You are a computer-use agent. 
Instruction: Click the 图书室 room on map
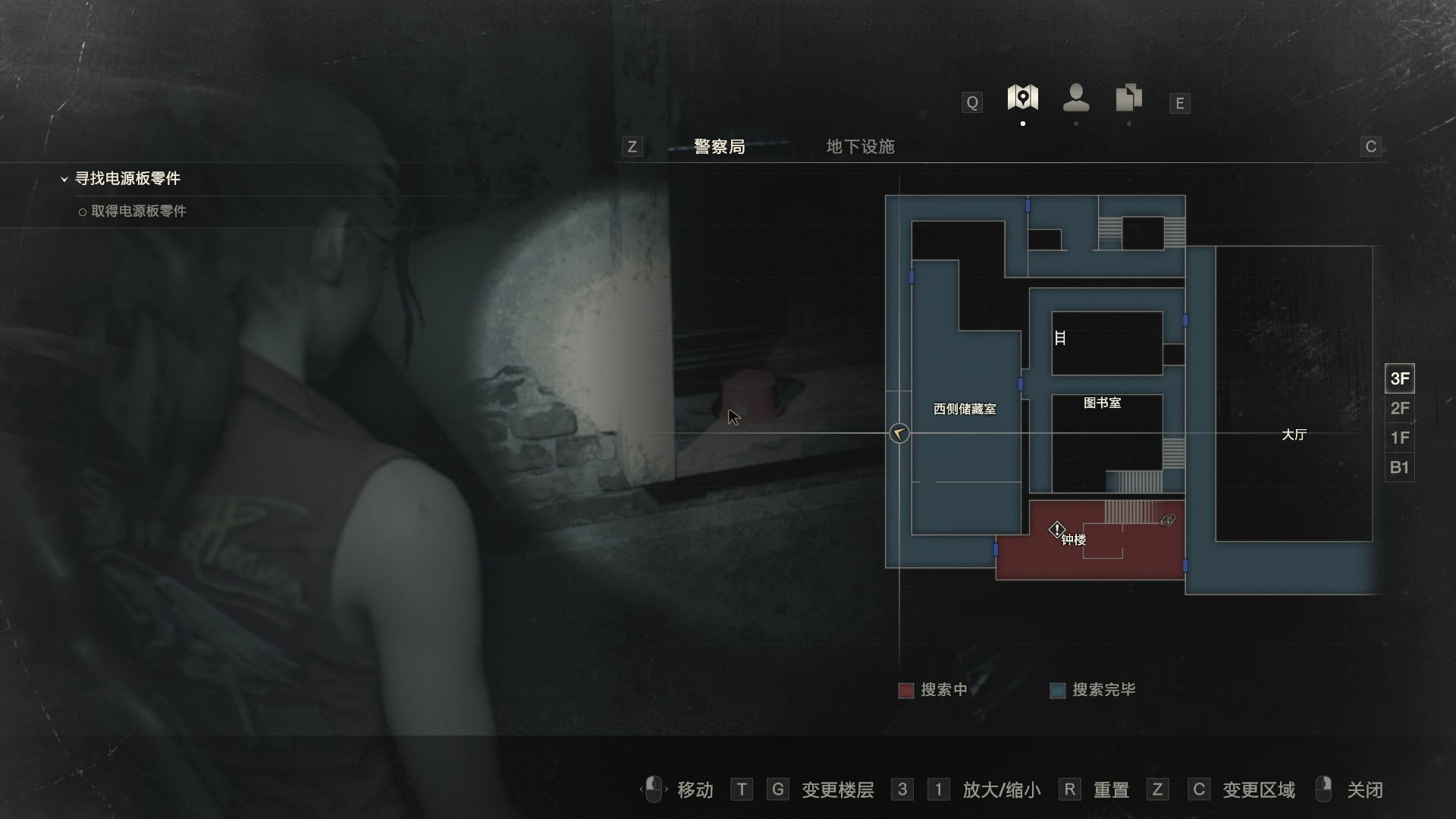click(x=1102, y=403)
